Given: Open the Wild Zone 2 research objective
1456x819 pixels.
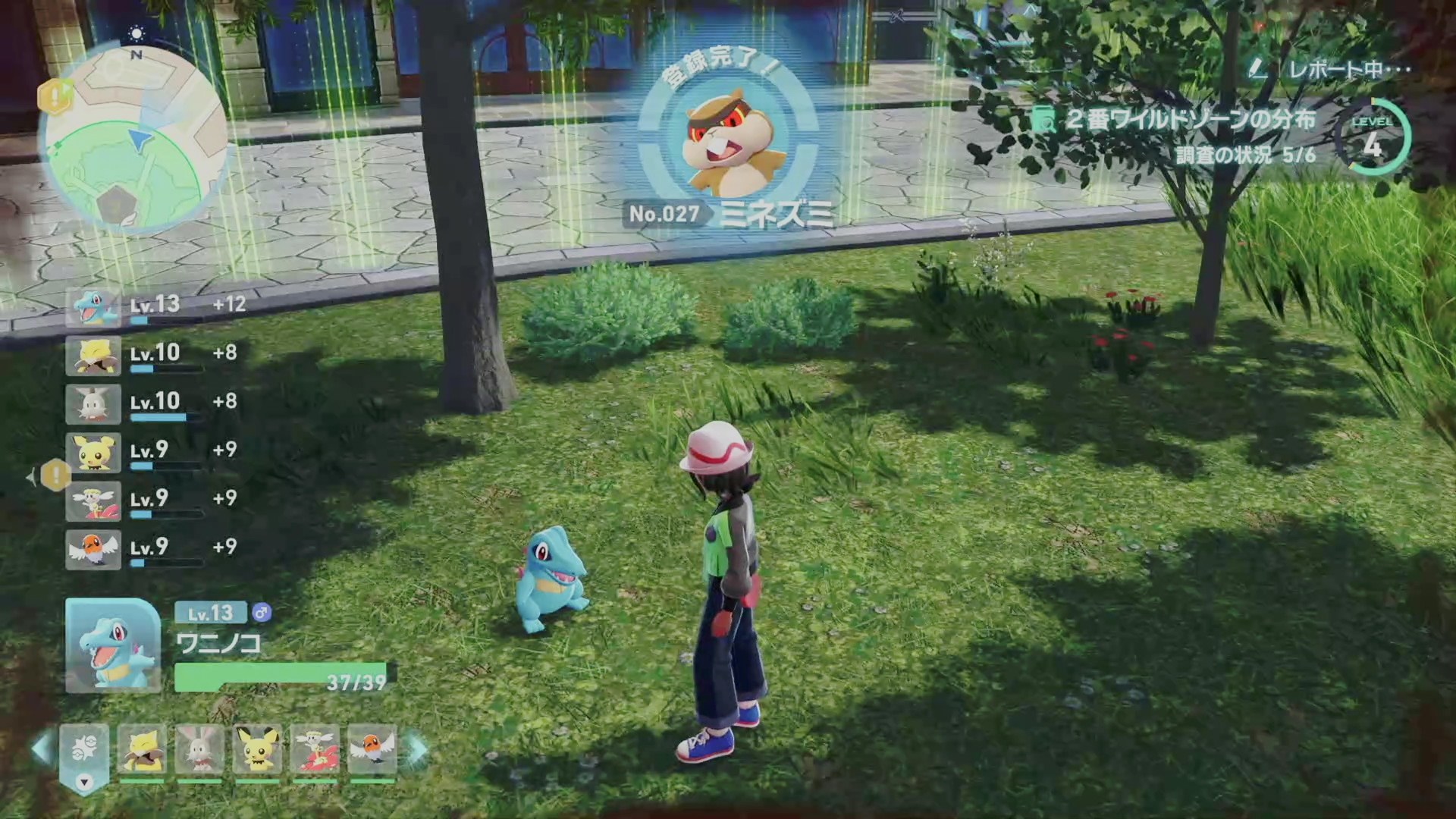Looking at the screenshot, I should point(1189,120).
